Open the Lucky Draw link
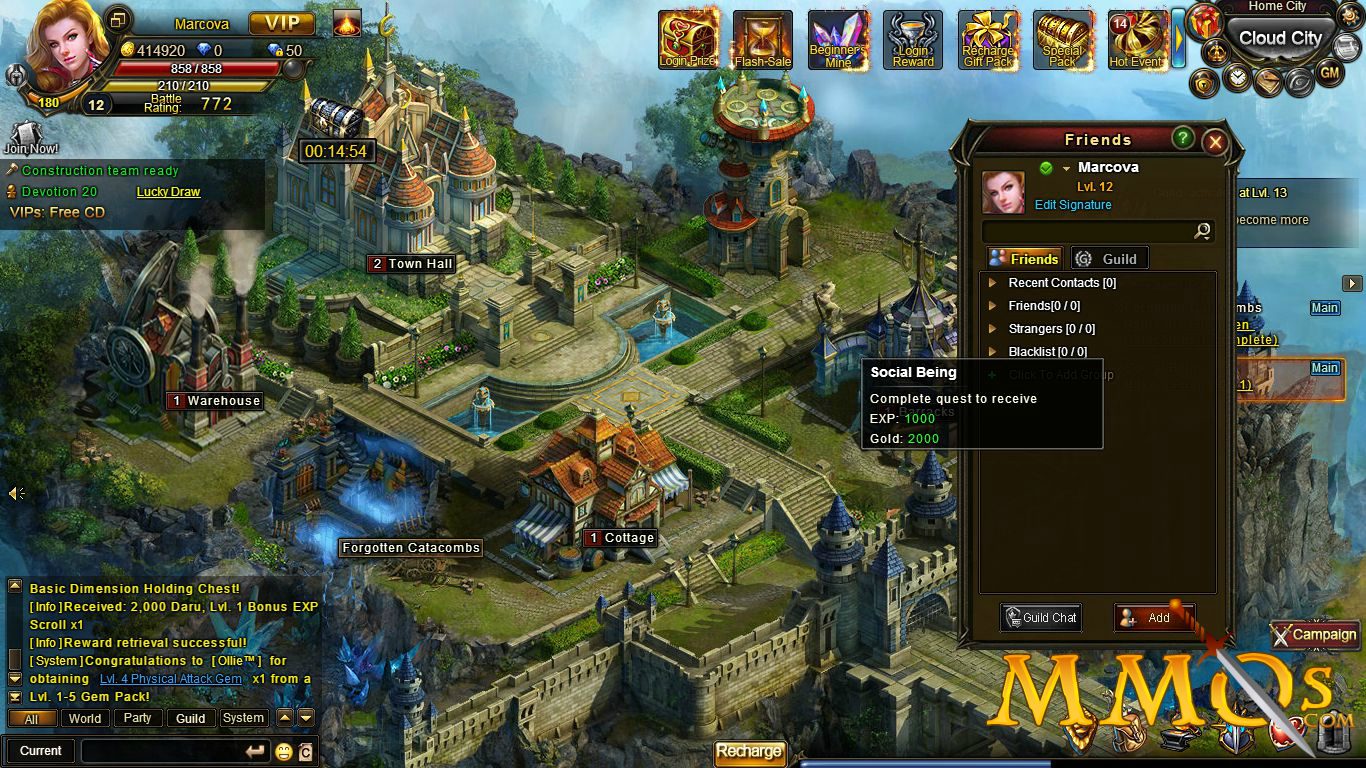The height and width of the screenshot is (768, 1366). tap(168, 192)
